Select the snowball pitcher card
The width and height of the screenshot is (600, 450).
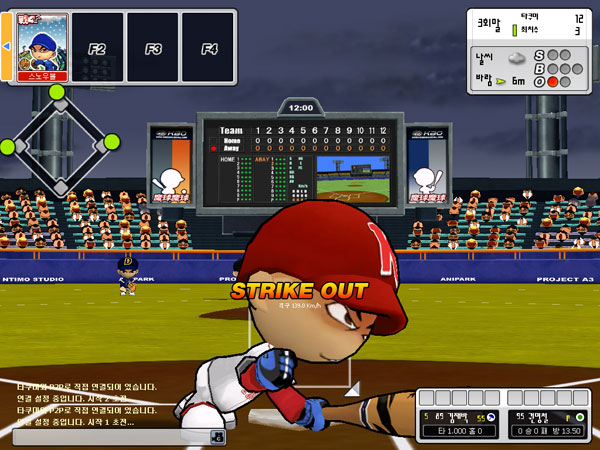click(44, 47)
